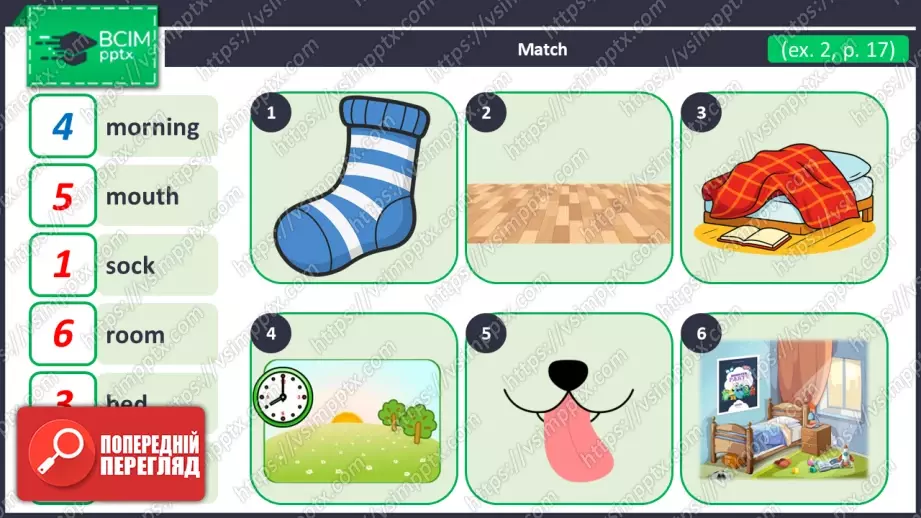Viewport: 921px width, 518px height.
Task: Select the striped sock picture card
Action: pos(353,187)
